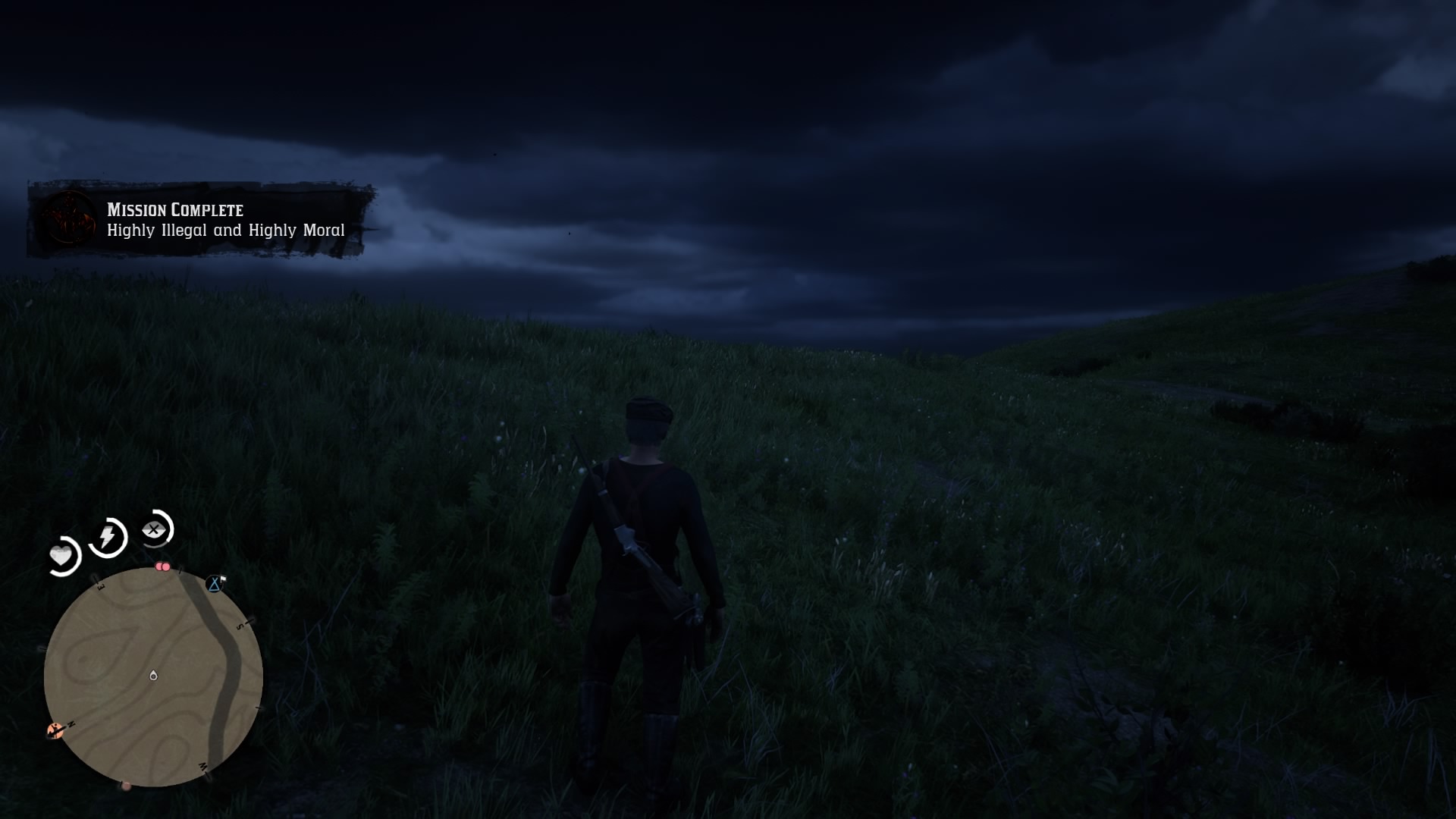Click the orange camp marker on minimap
The height and width of the screenshot is (819, 1456).
pyautogui.click(x=54, y=730)
